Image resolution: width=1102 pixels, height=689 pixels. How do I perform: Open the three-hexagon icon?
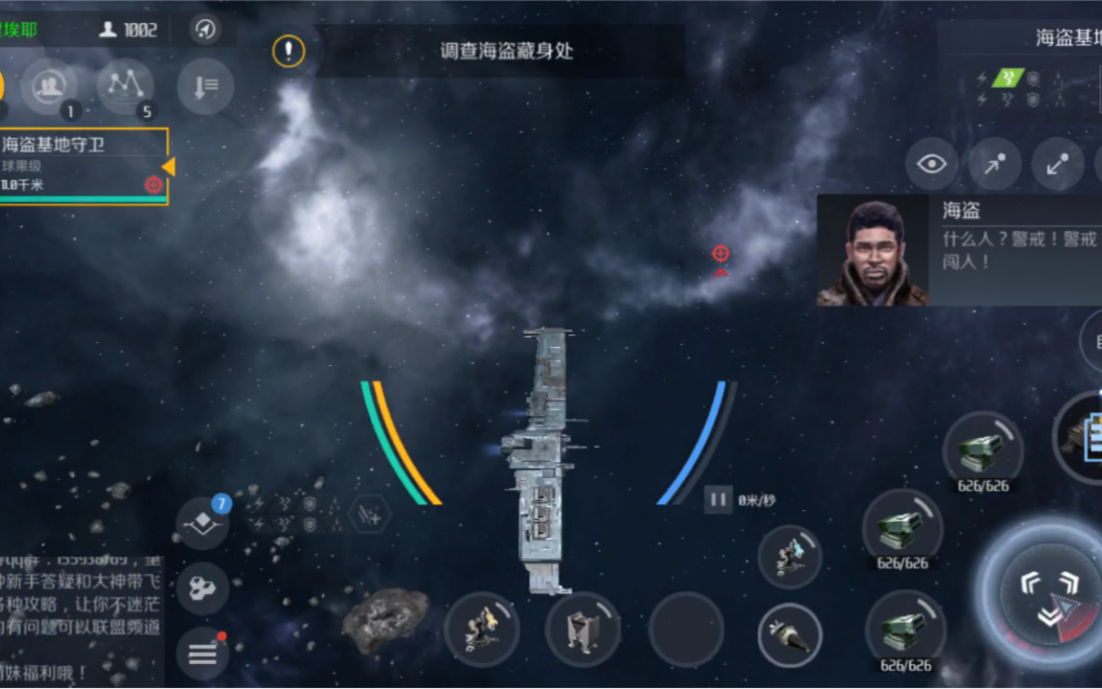pyautogui.click(x=203, y=588)
